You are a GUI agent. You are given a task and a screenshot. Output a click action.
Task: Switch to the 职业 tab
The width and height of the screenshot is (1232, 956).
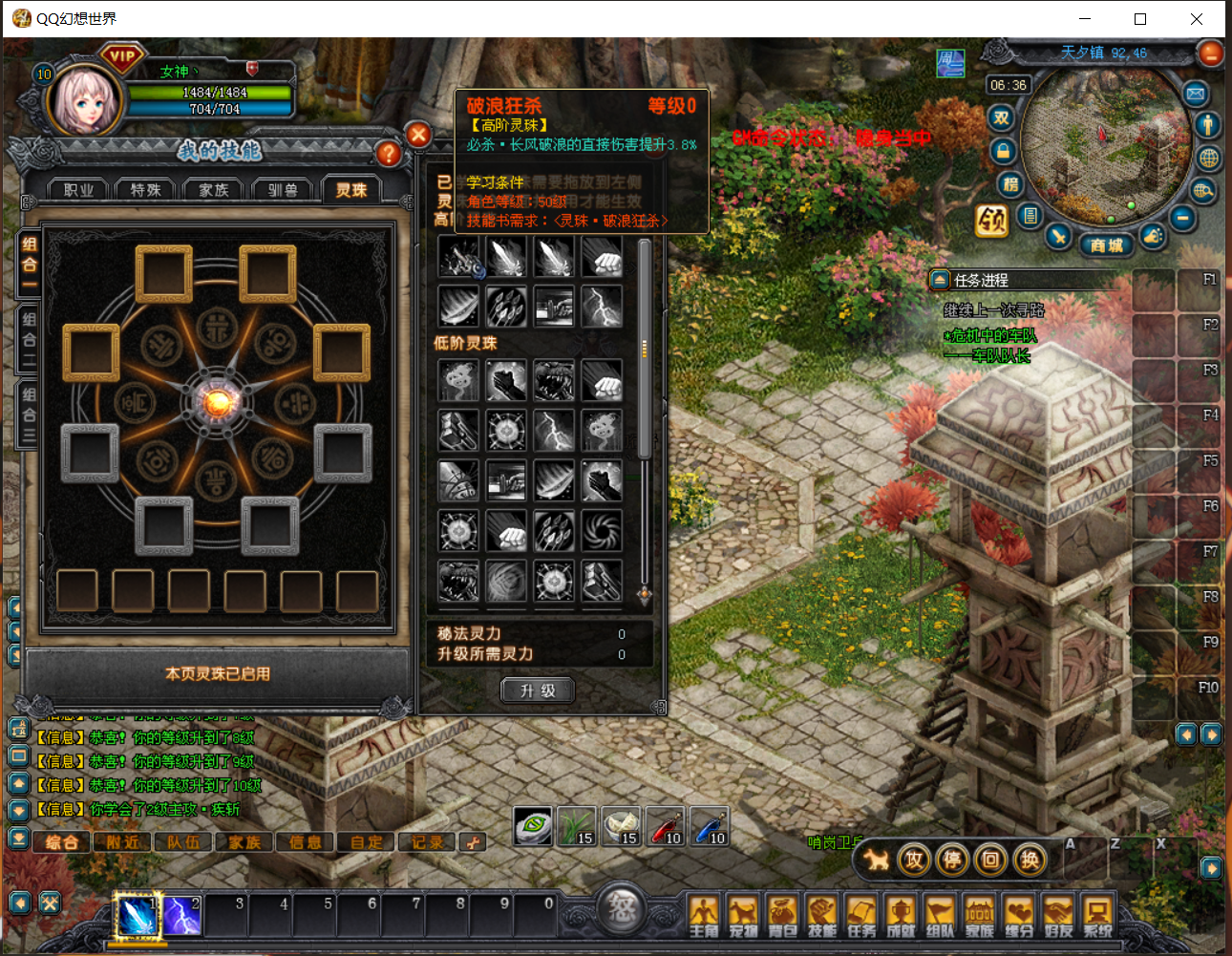(x=79, y=190)
